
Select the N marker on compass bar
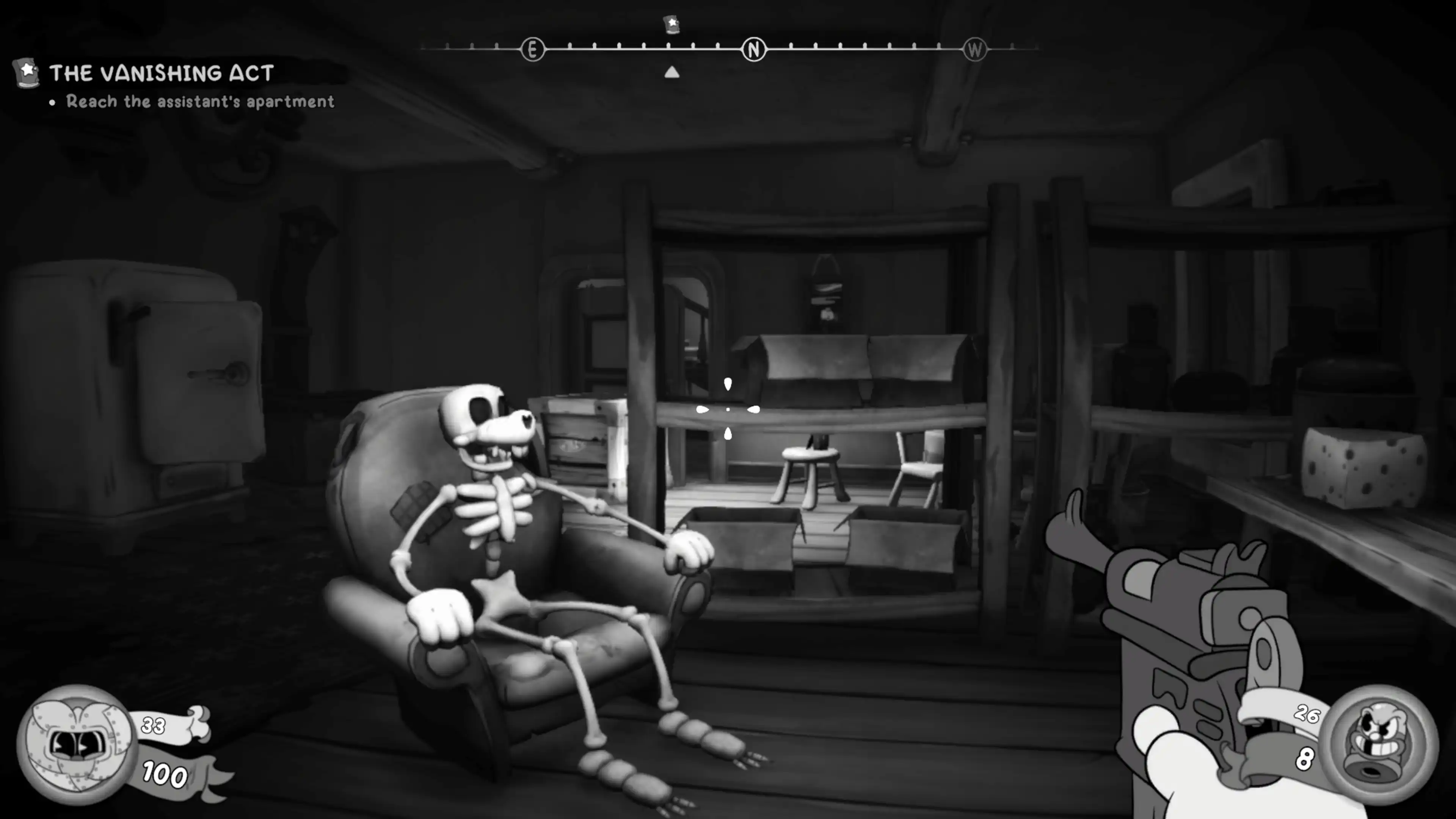[753, 50]
